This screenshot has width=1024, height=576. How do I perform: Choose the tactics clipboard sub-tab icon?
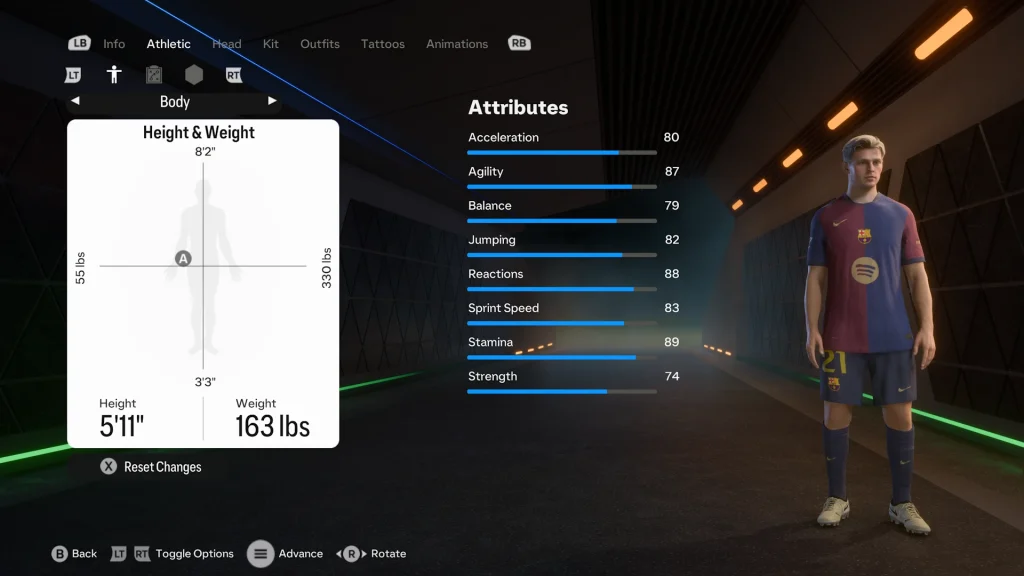(154, 75)
